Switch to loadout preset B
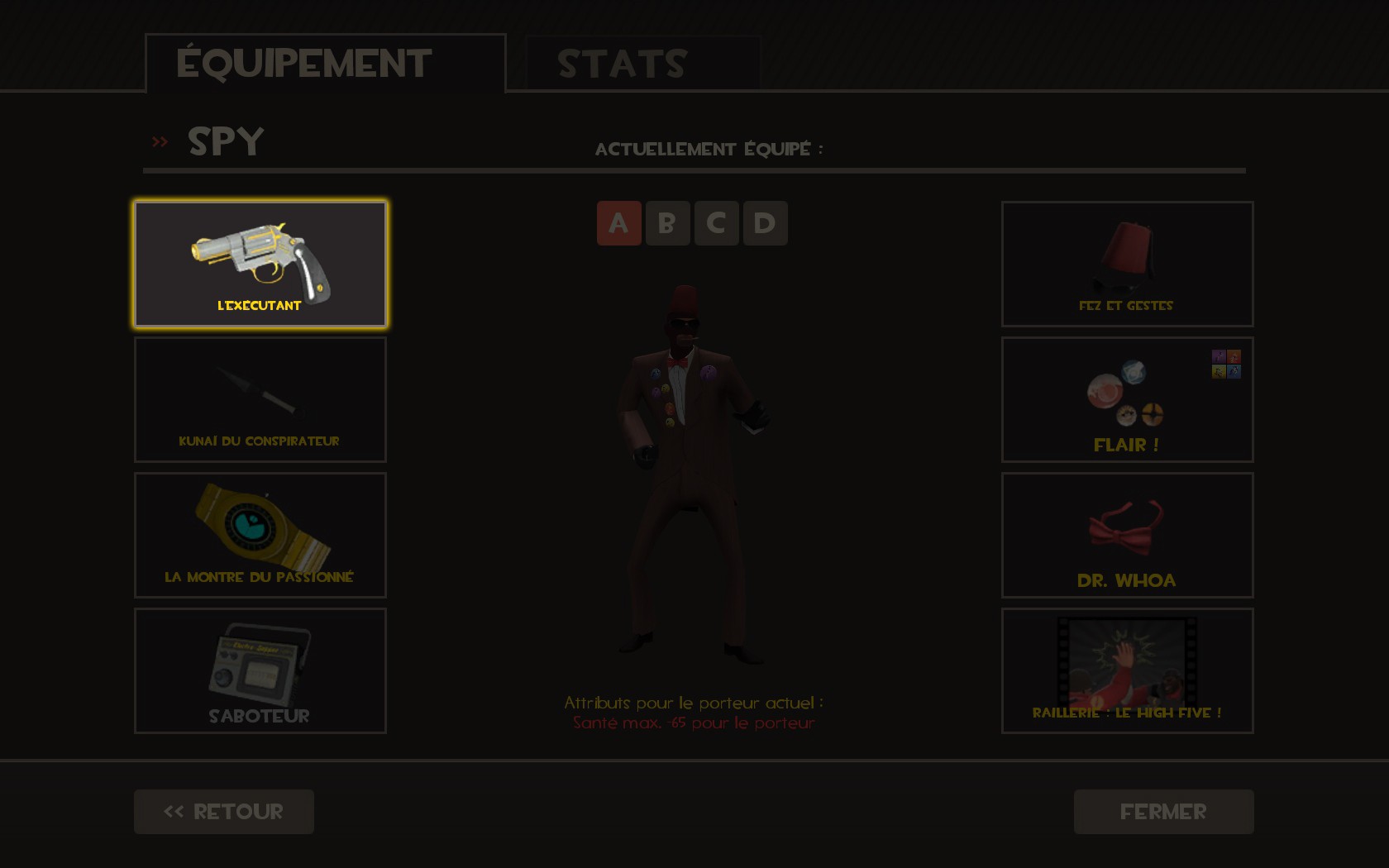1389x868 pixels. [667, 222]
